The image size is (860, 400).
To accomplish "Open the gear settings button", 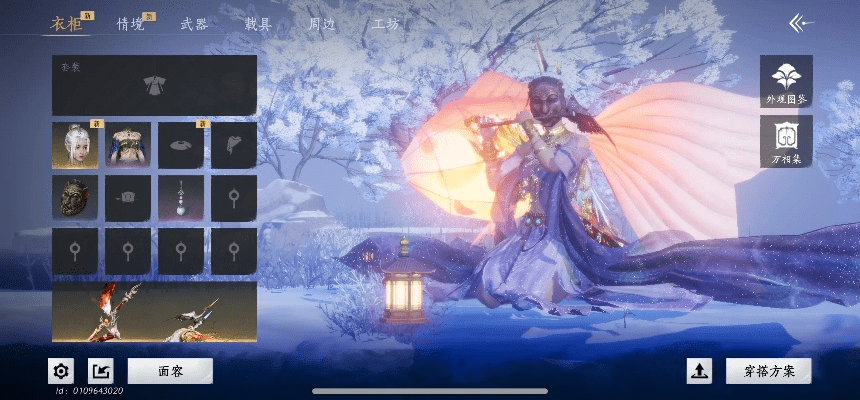I will click(61, 371).
